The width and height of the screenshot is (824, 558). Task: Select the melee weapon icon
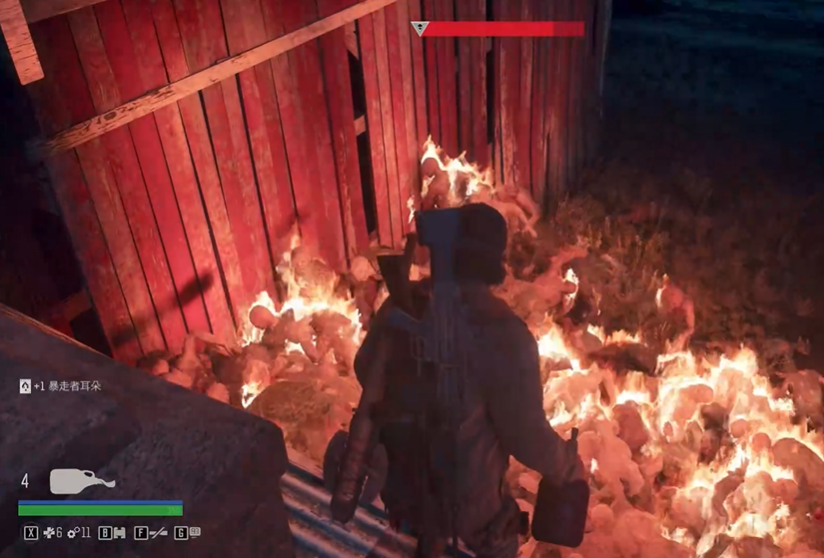pyautogui.click(x=157, y=533)
